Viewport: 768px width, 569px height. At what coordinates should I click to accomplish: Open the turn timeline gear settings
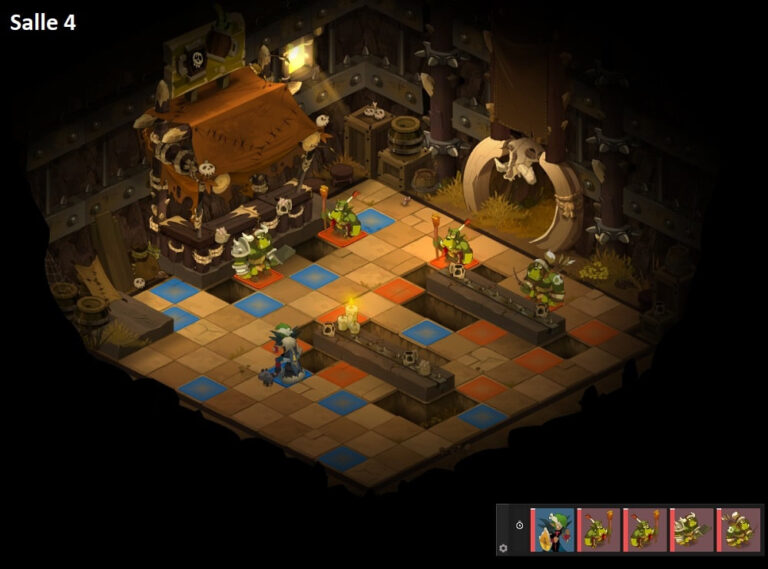(503, 547)
